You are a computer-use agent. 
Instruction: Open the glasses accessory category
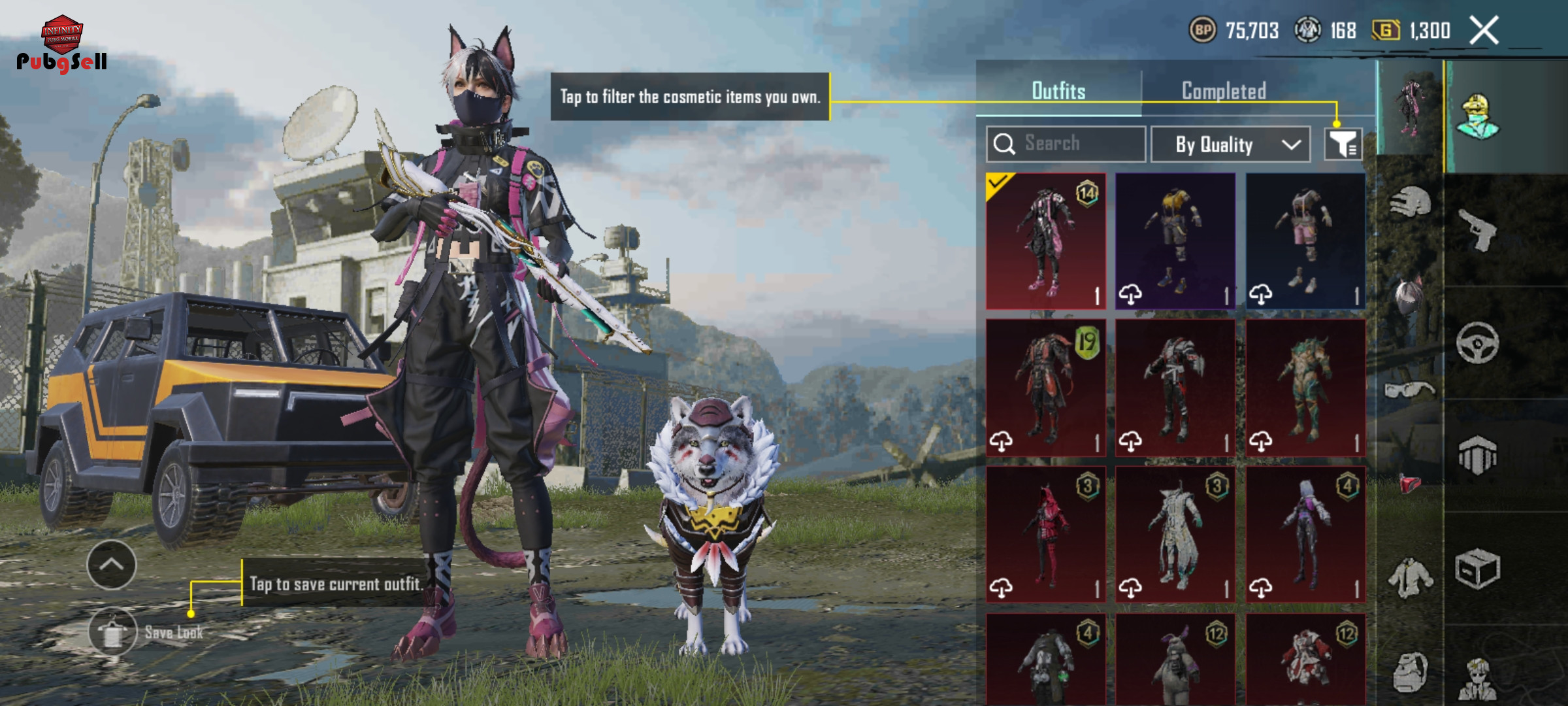click(1410, 390)
